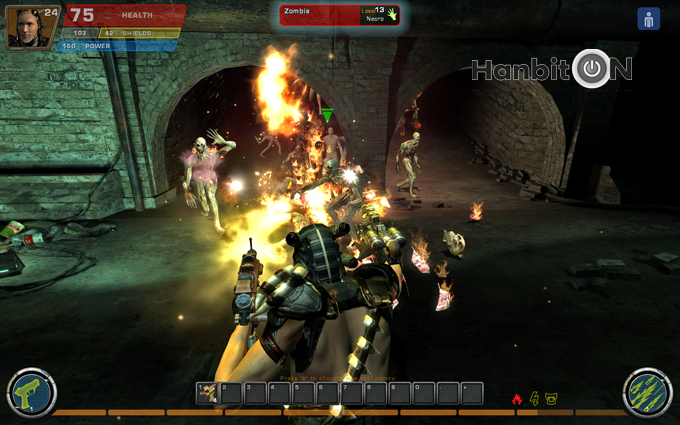Activate the green claw skill orb
The image size is (680, 425).
pos(647,393)
